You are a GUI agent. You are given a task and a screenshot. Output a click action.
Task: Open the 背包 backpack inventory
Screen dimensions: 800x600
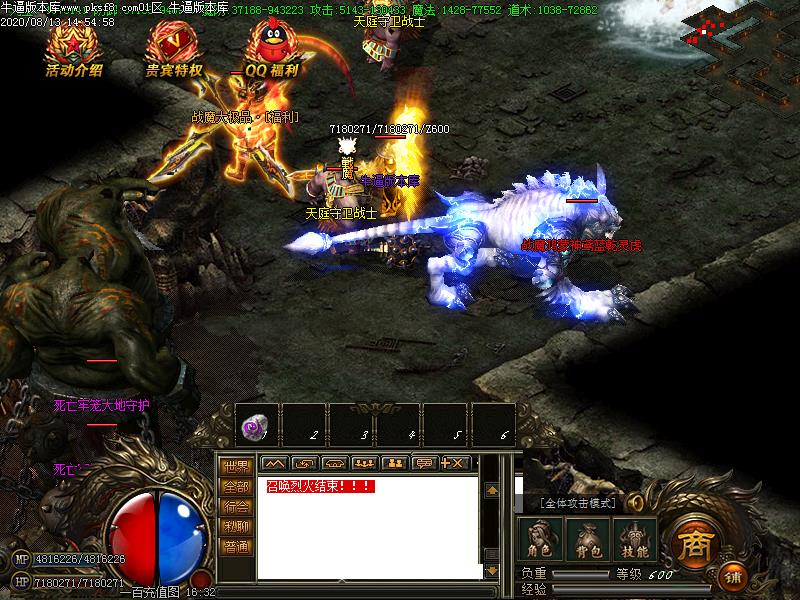(588, 538)
